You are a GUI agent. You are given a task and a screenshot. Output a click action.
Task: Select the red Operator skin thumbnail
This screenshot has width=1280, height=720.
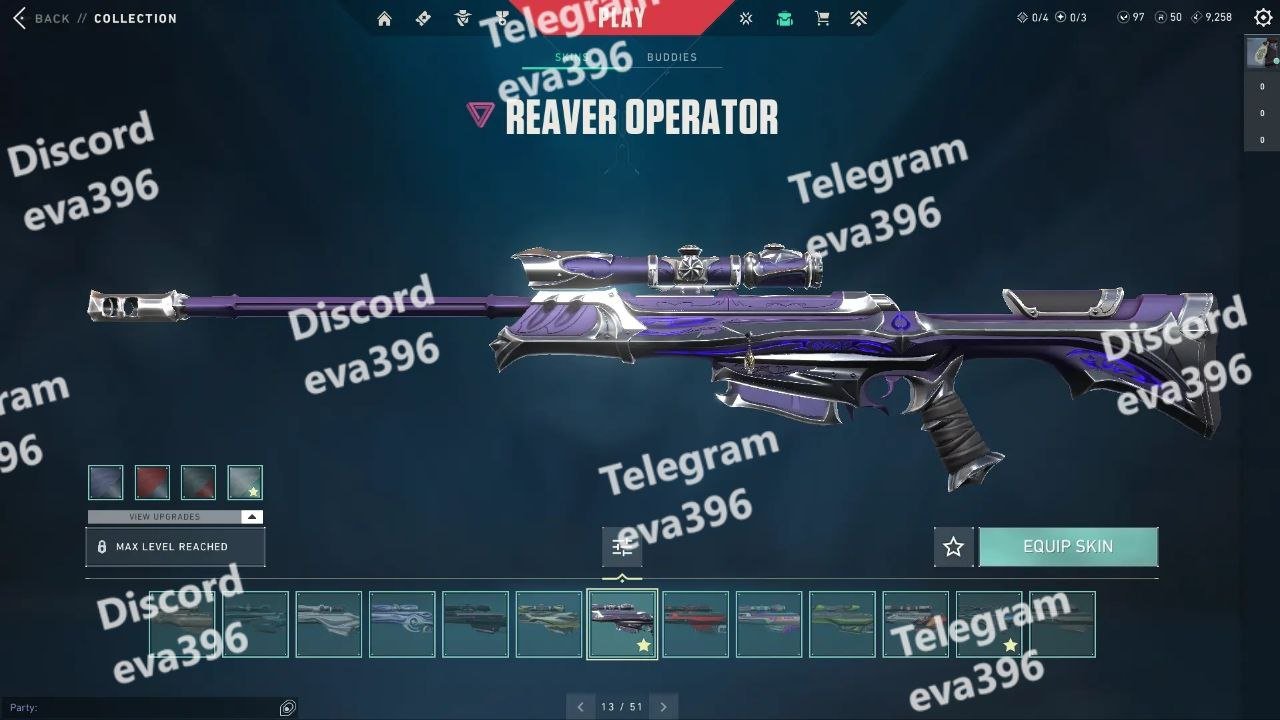696,624
